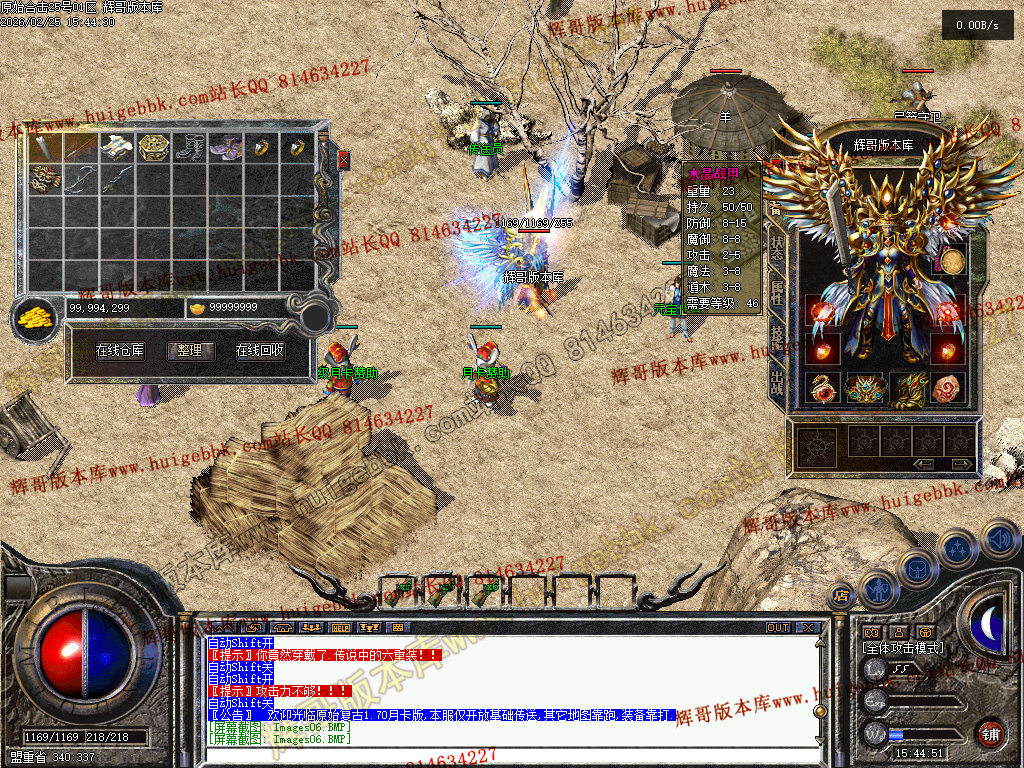Pick the purple boots in the bag
The height and width of the screenshot is (768, 1024).
pos(226,148)
